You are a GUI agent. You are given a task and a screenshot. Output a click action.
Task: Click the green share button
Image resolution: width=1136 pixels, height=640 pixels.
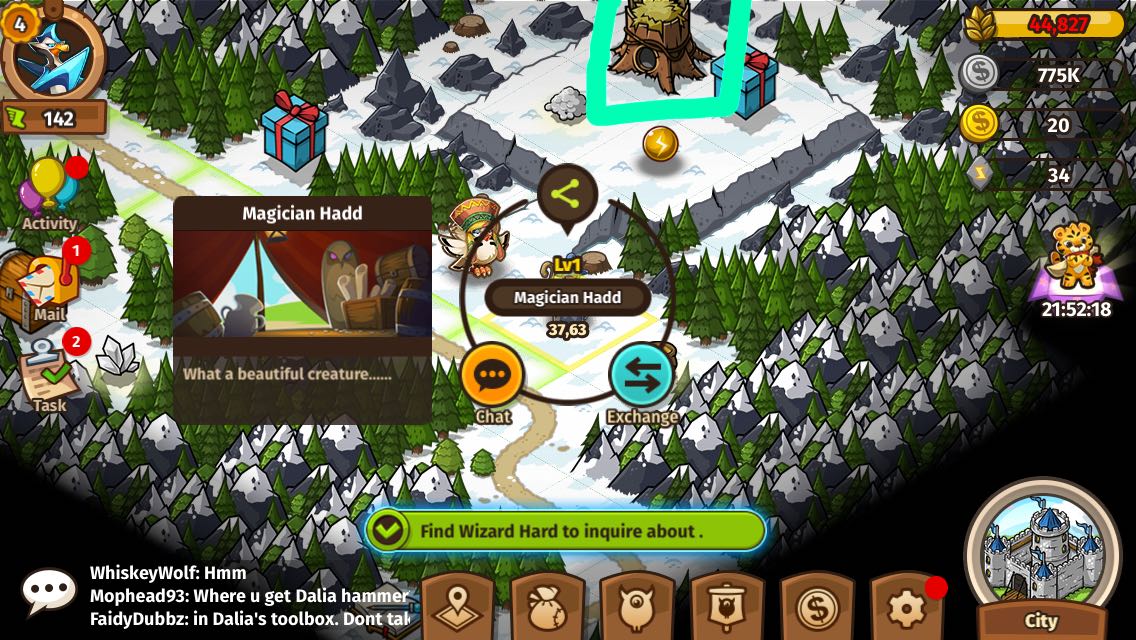pyautogui.click(x=567, y=195)
